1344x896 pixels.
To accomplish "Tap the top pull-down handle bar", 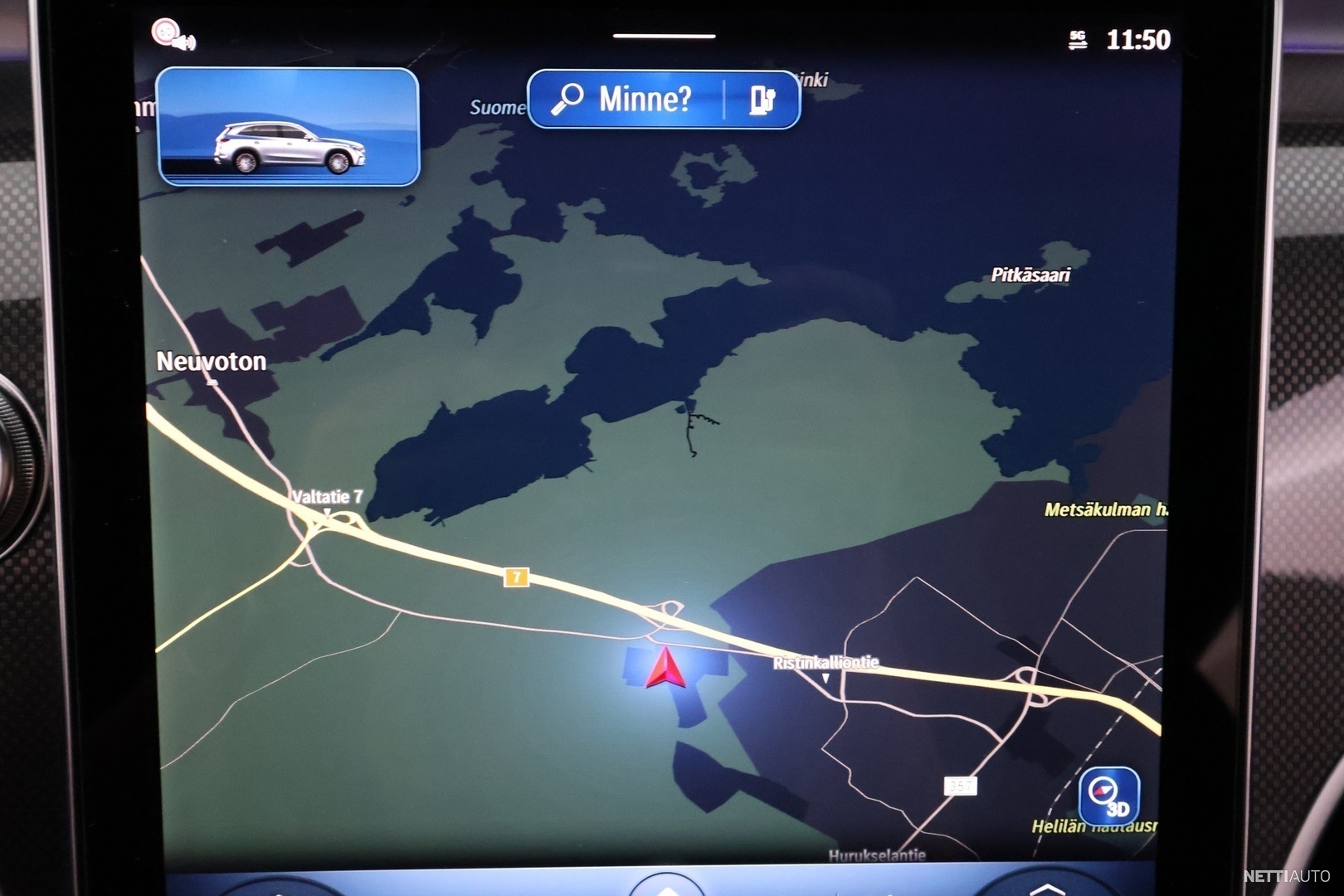I will click(x=664, y=37).
